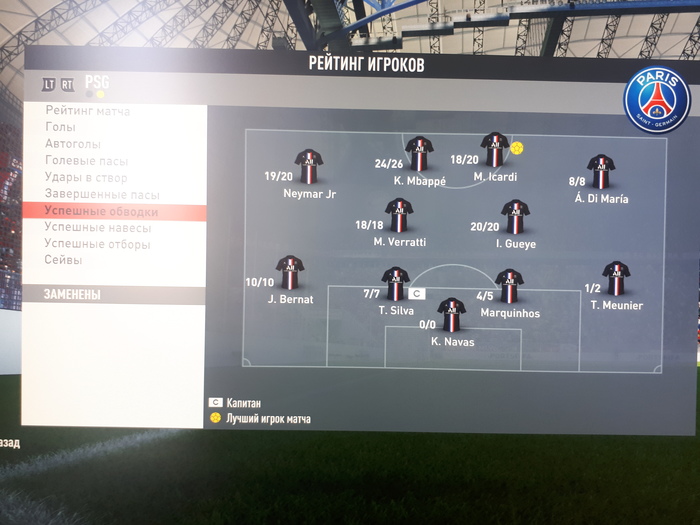Show the Голевые пасы stat

[x=86, y=161]
